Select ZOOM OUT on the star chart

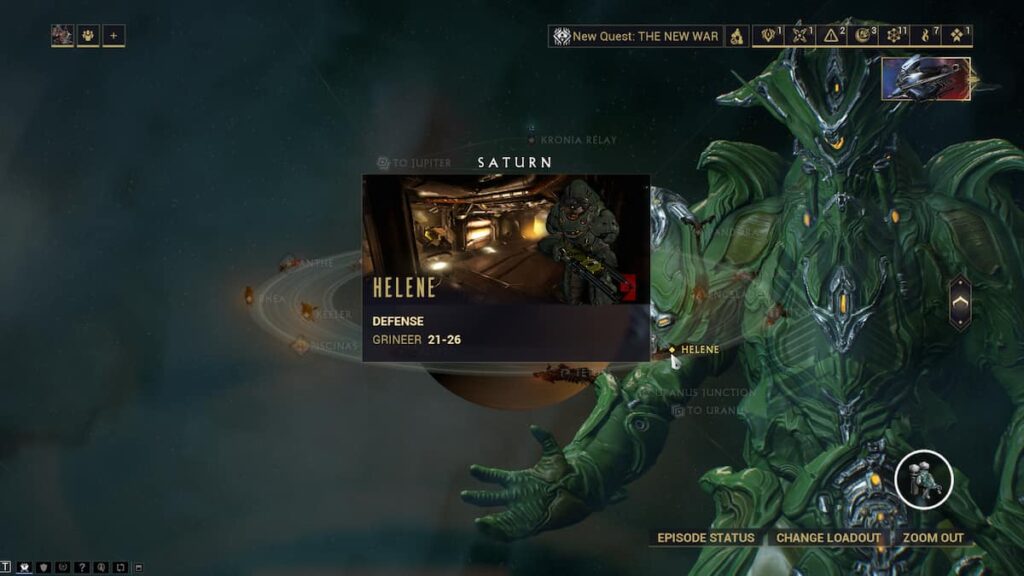click(x=933, y=538)
